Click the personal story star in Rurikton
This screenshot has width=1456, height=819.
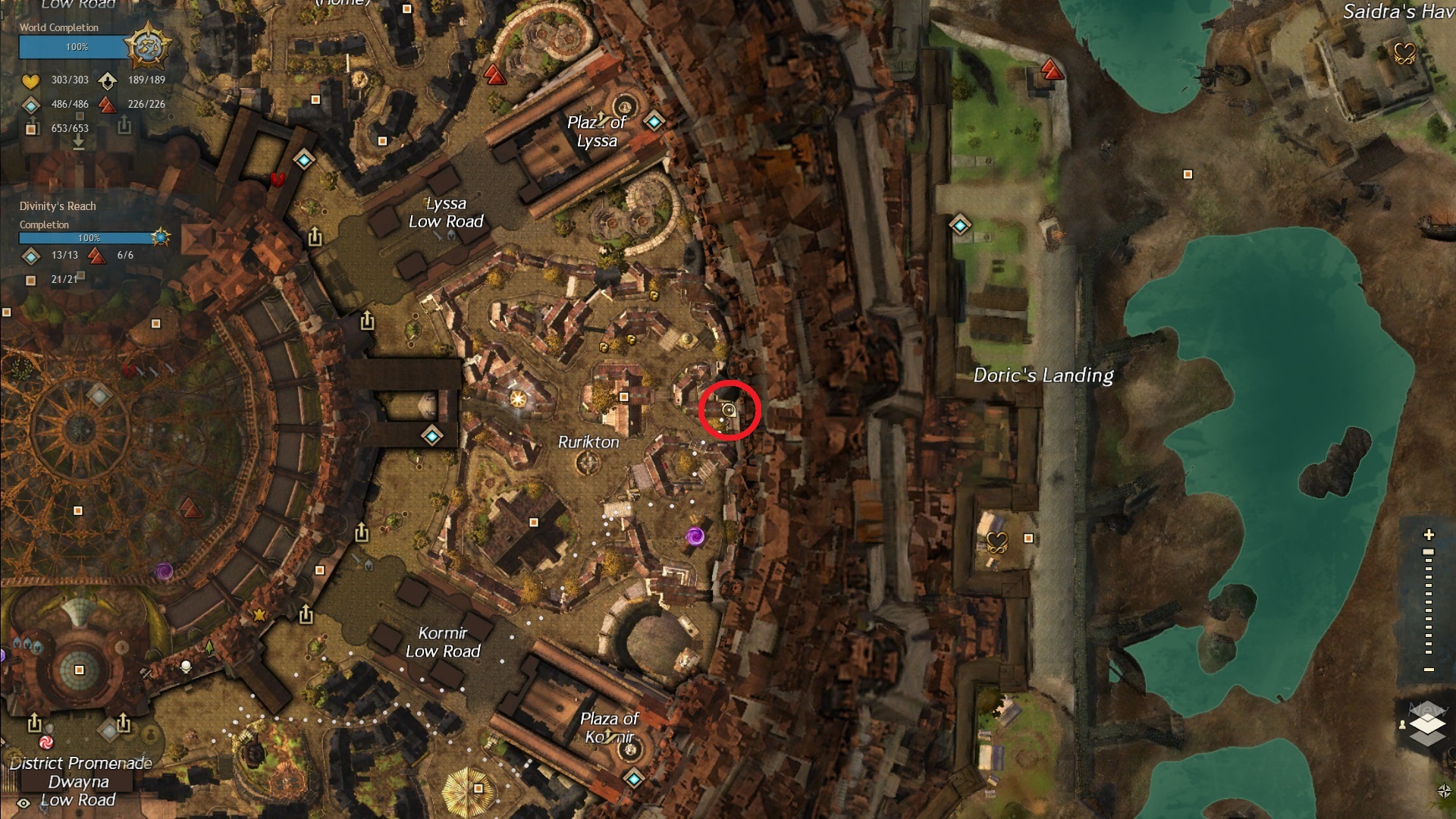518,399
